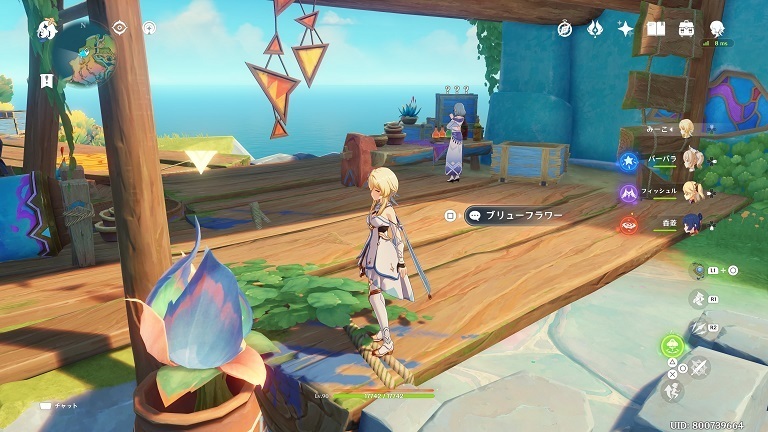Image resolution: width=768 pixels, height=432 pixels.
Task: Open the Wish four-pointed star icon
Action: click(626, 29)
